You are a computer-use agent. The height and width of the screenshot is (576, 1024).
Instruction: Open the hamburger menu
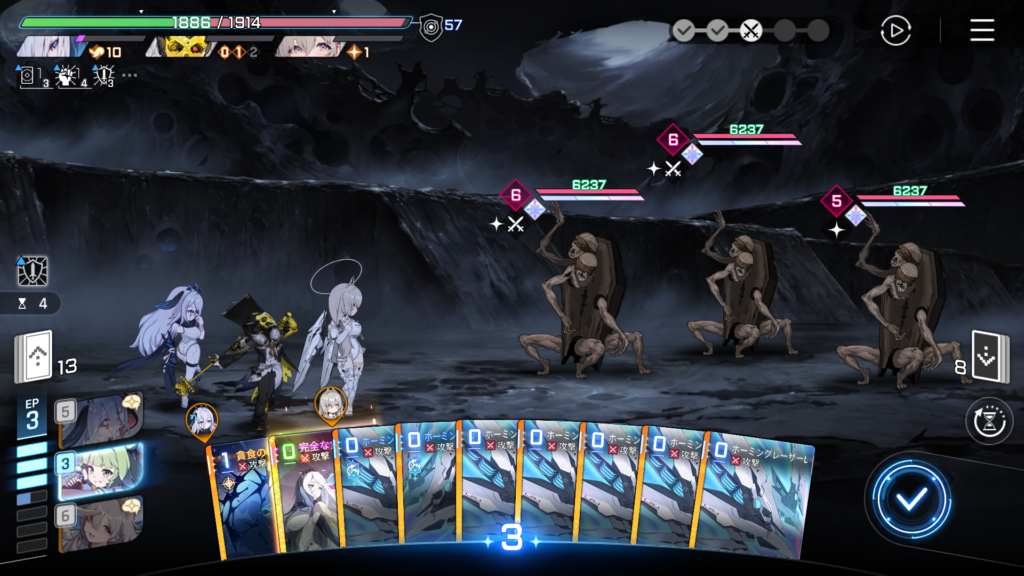click(x=982, y=30)
